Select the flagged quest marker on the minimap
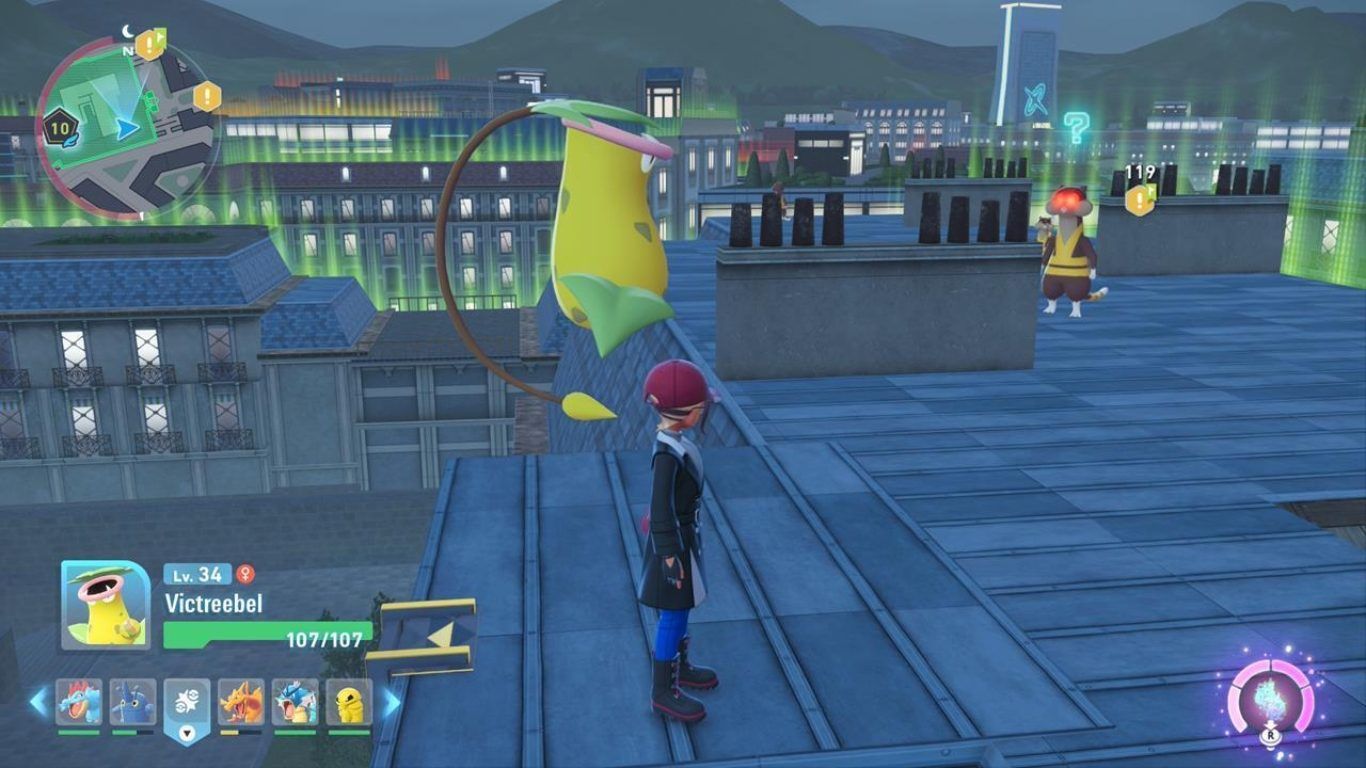1366x768 pixels. [x=150, y=44]
